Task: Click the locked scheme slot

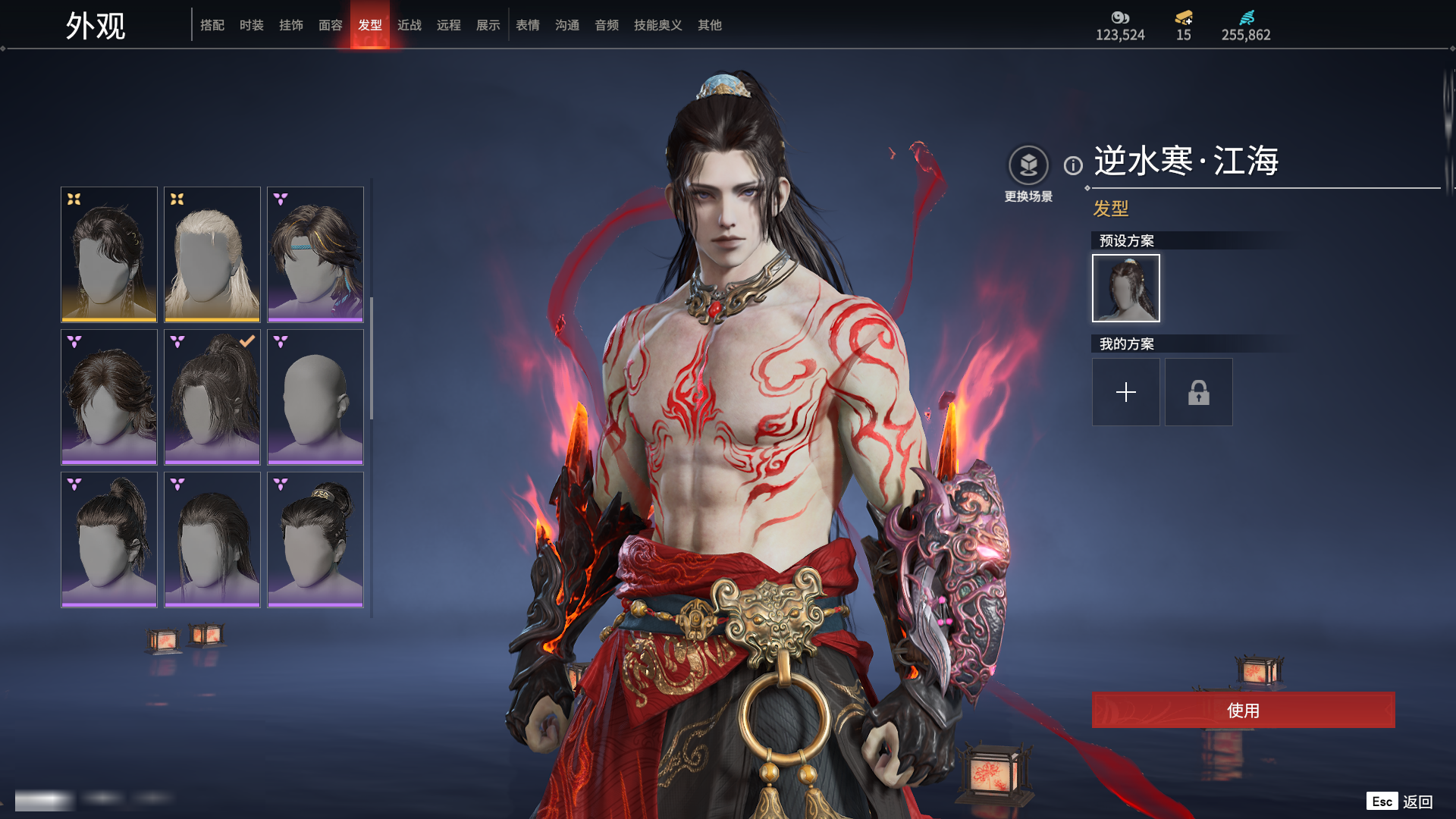Action: pyautogui.click(x=1199, y=392)
